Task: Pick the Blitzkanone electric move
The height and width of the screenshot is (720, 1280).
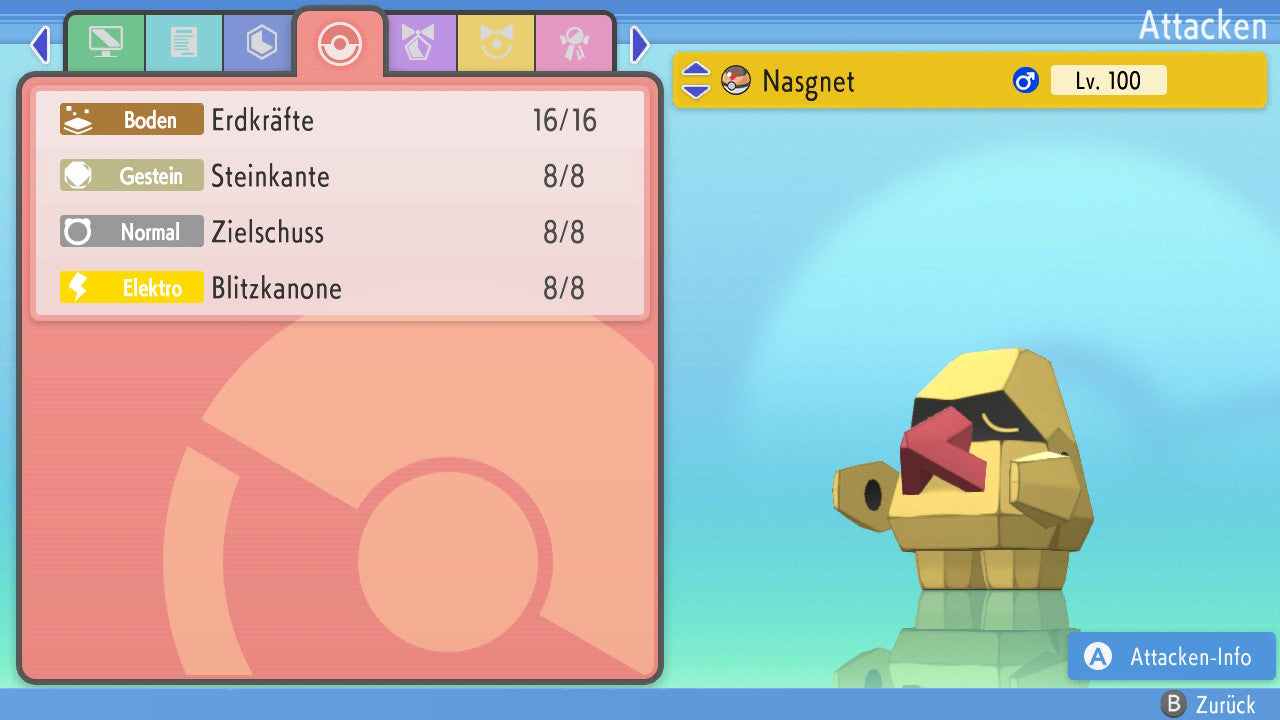Action: tap(340, 289)
